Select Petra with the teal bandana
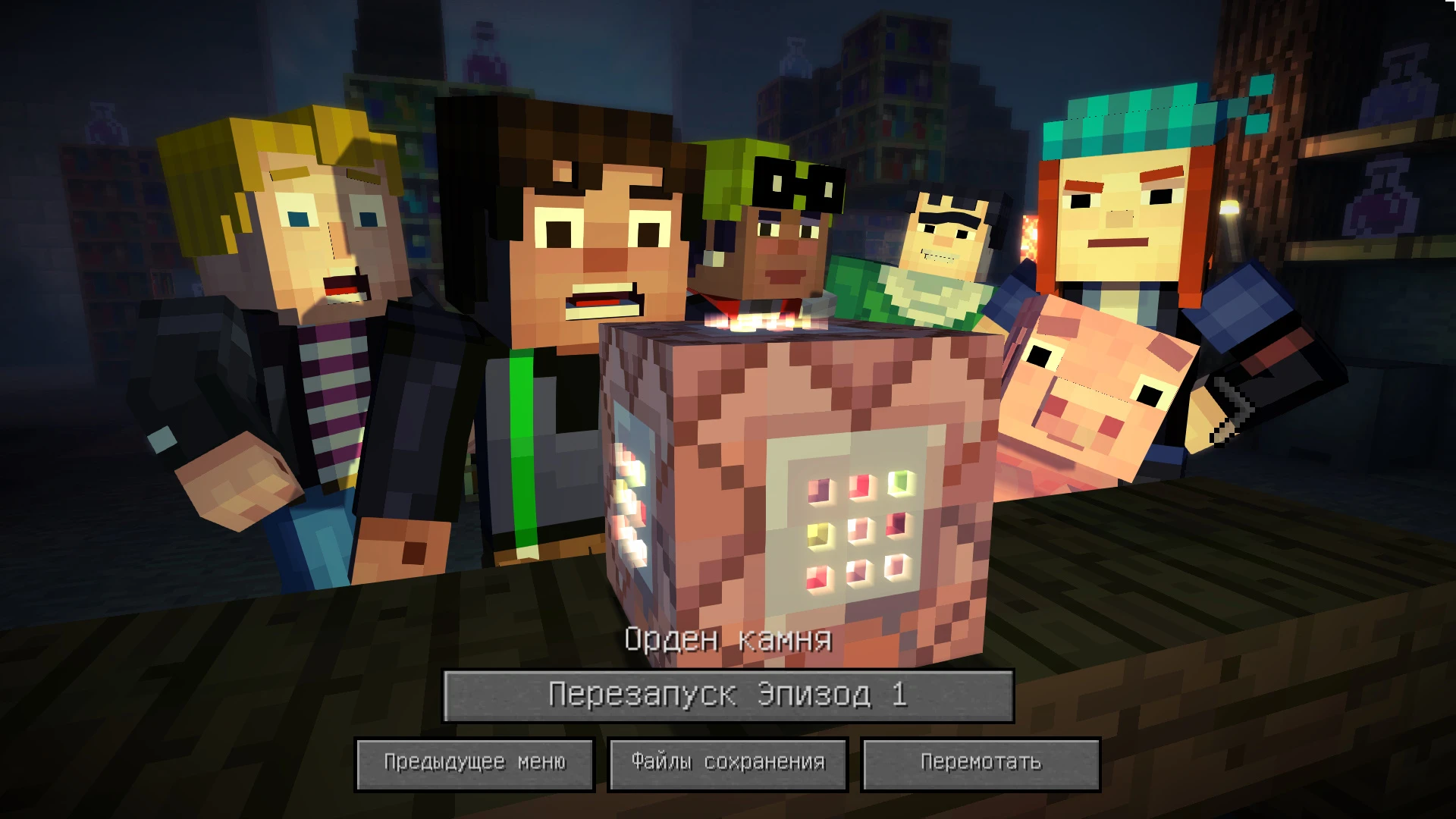This screenshot has height=819, width=1456. point(1122,212)
